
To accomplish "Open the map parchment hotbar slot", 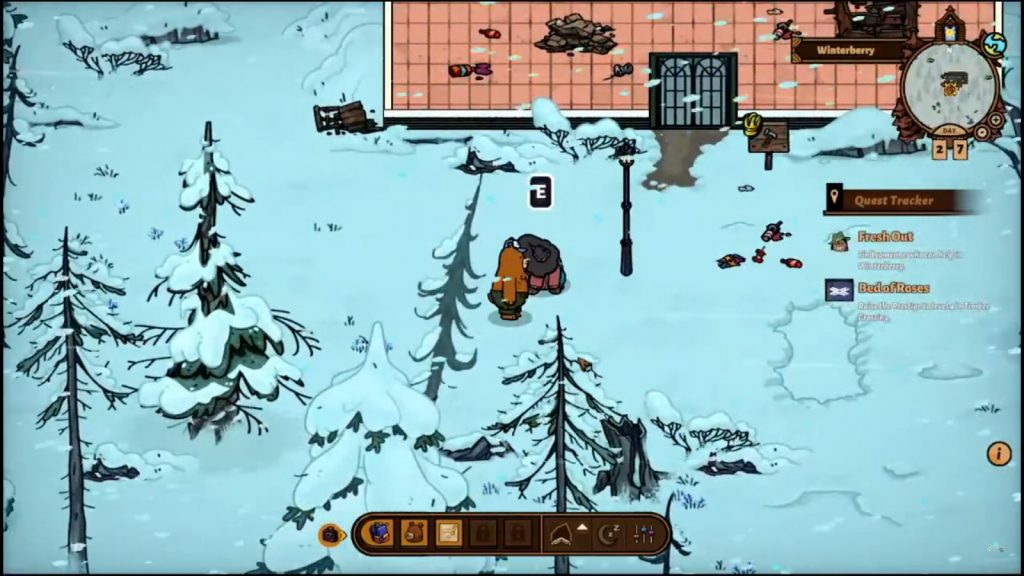I will tap(449, 534).
